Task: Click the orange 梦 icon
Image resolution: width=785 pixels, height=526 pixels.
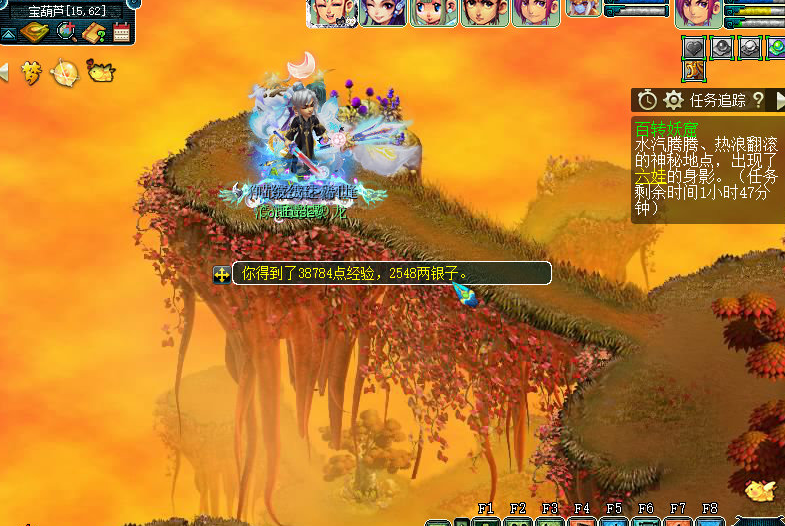Action: (32, 72)
